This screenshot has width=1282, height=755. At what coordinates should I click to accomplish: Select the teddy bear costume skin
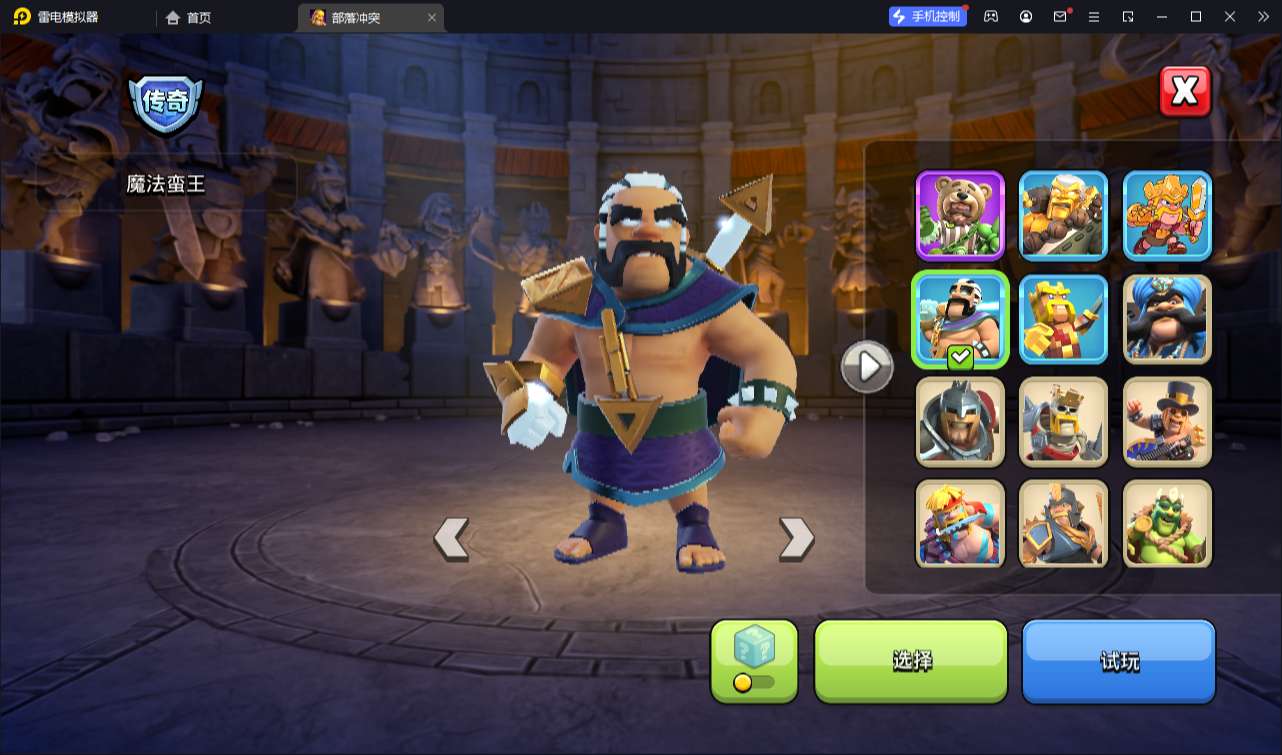pos(960,215)
